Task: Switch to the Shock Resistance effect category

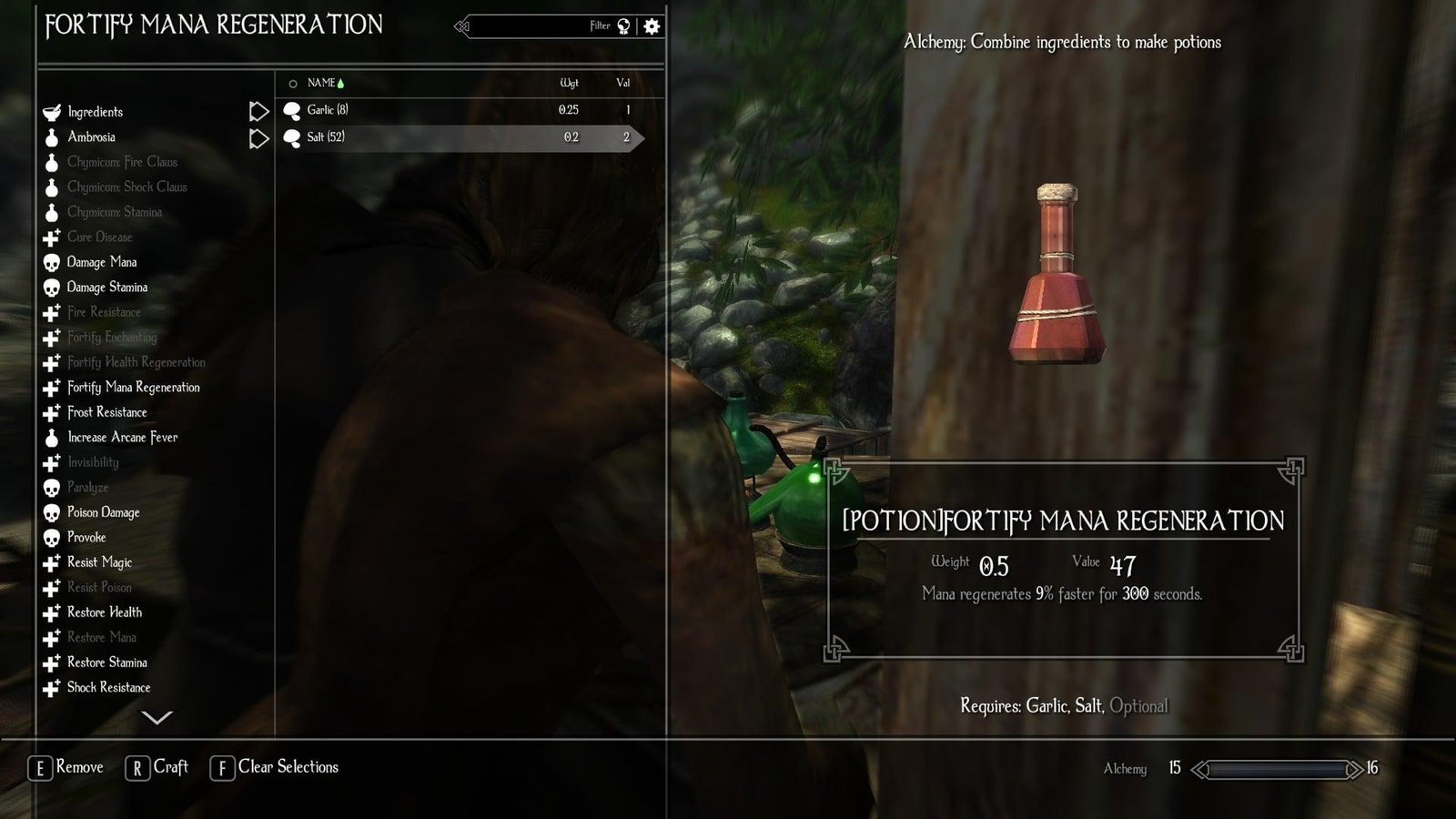Action: (x=106, y=687)
